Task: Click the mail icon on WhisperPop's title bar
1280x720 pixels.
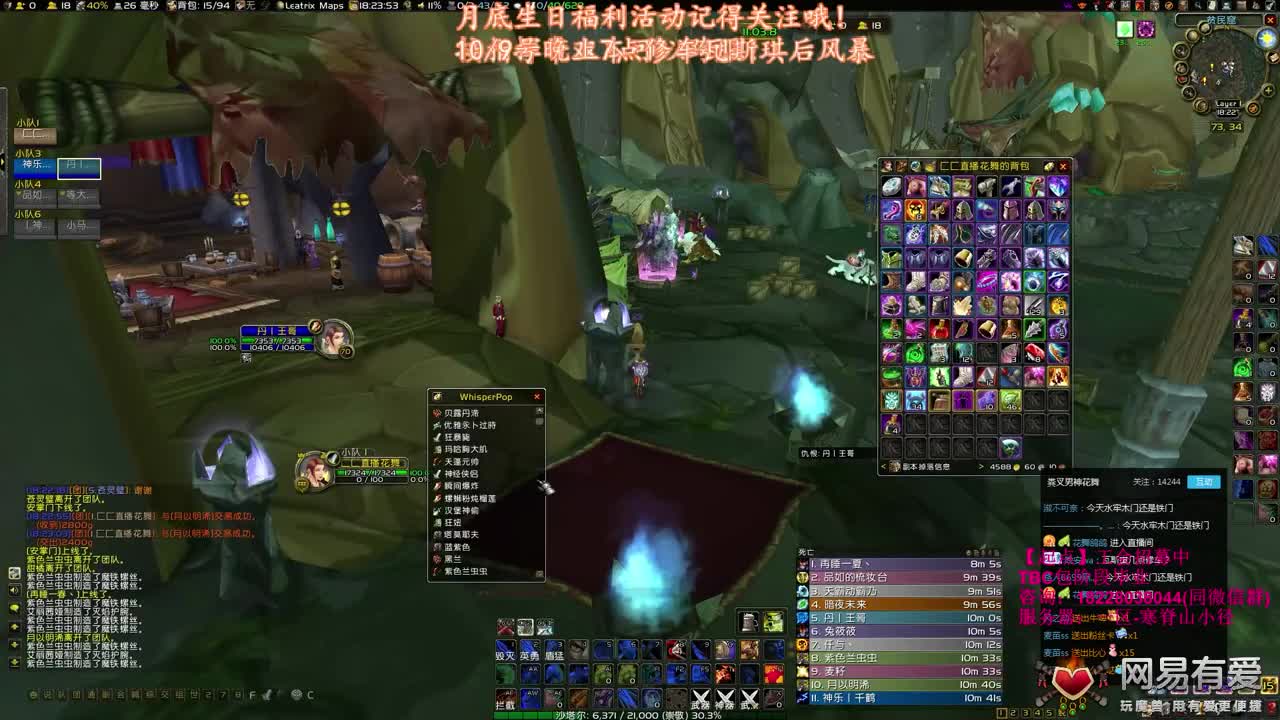Action: [437, 396]
